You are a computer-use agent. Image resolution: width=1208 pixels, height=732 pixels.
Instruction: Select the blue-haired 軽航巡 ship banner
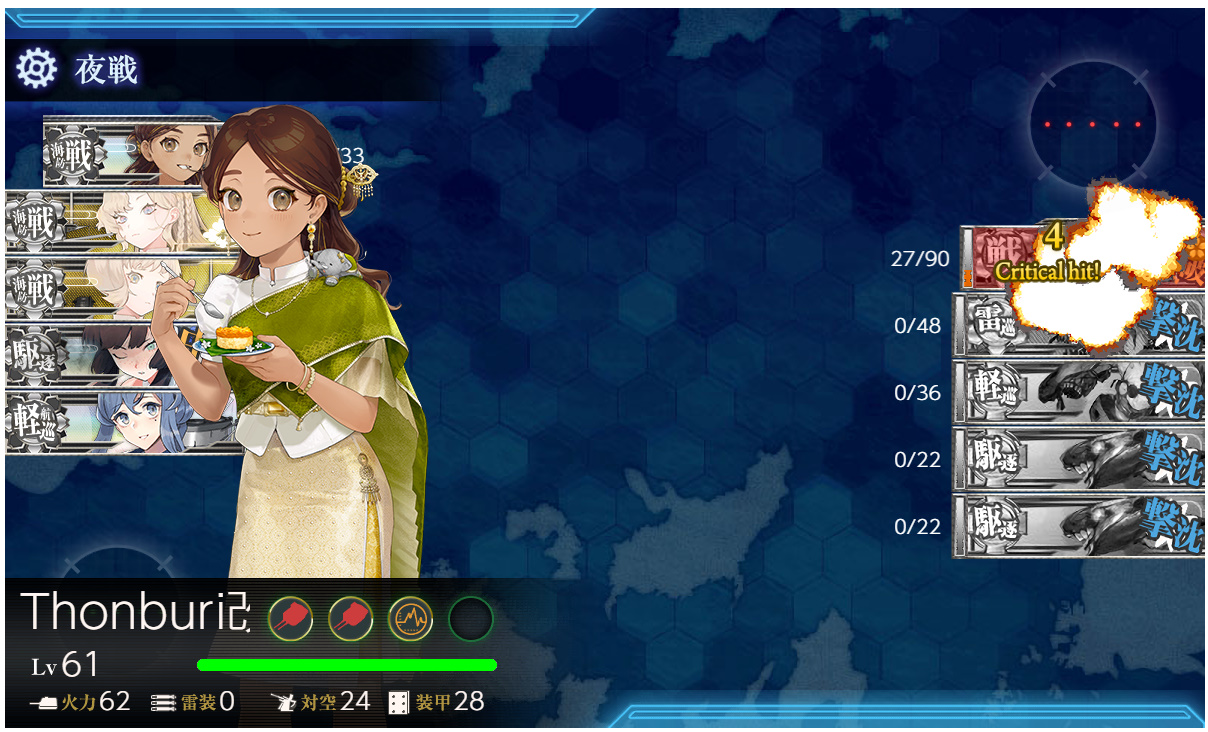(120, 423)
